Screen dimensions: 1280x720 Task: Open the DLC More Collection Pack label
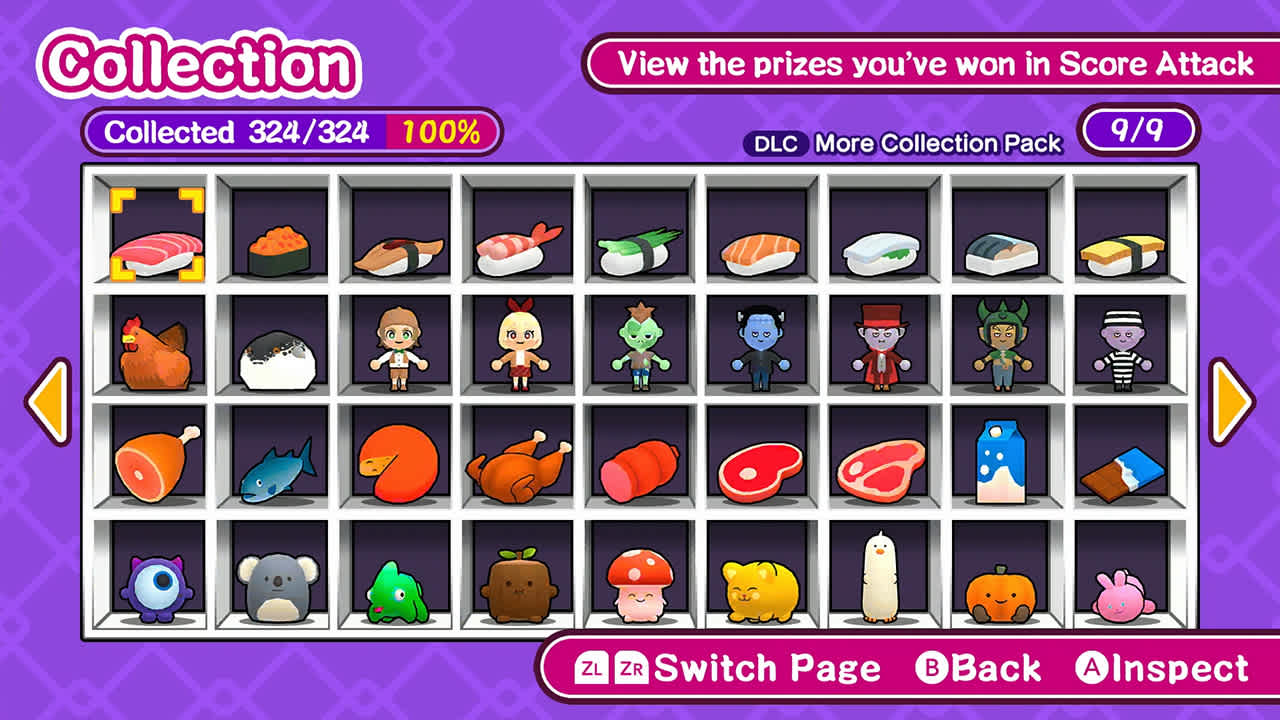pos(900,143)
